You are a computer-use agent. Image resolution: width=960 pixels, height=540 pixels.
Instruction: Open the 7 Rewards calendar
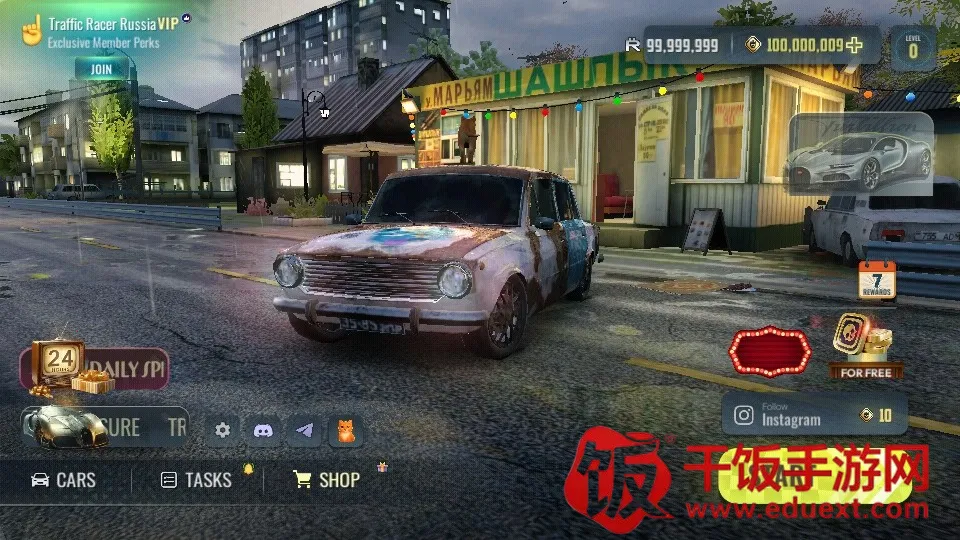[876, 280]
